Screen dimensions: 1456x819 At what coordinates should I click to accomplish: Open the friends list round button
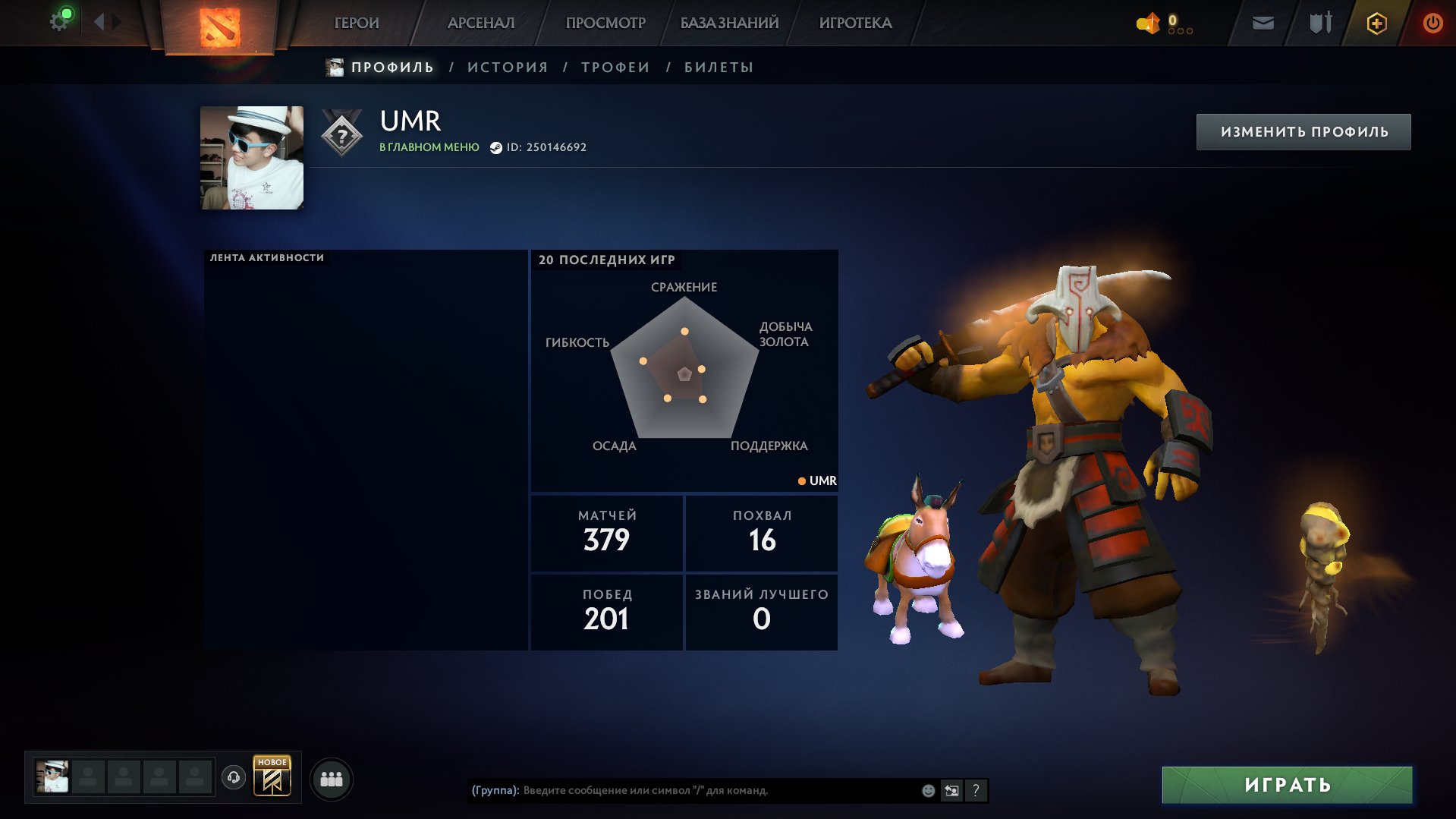pos(332,780)
